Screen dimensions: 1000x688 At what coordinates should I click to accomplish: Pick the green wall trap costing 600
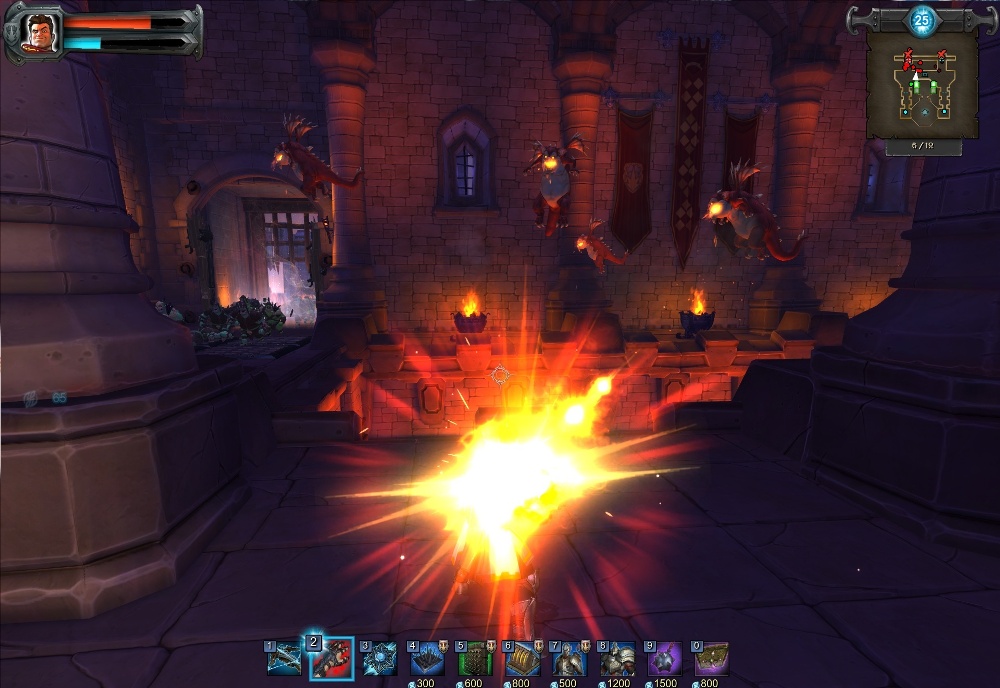tap(475, 659)
